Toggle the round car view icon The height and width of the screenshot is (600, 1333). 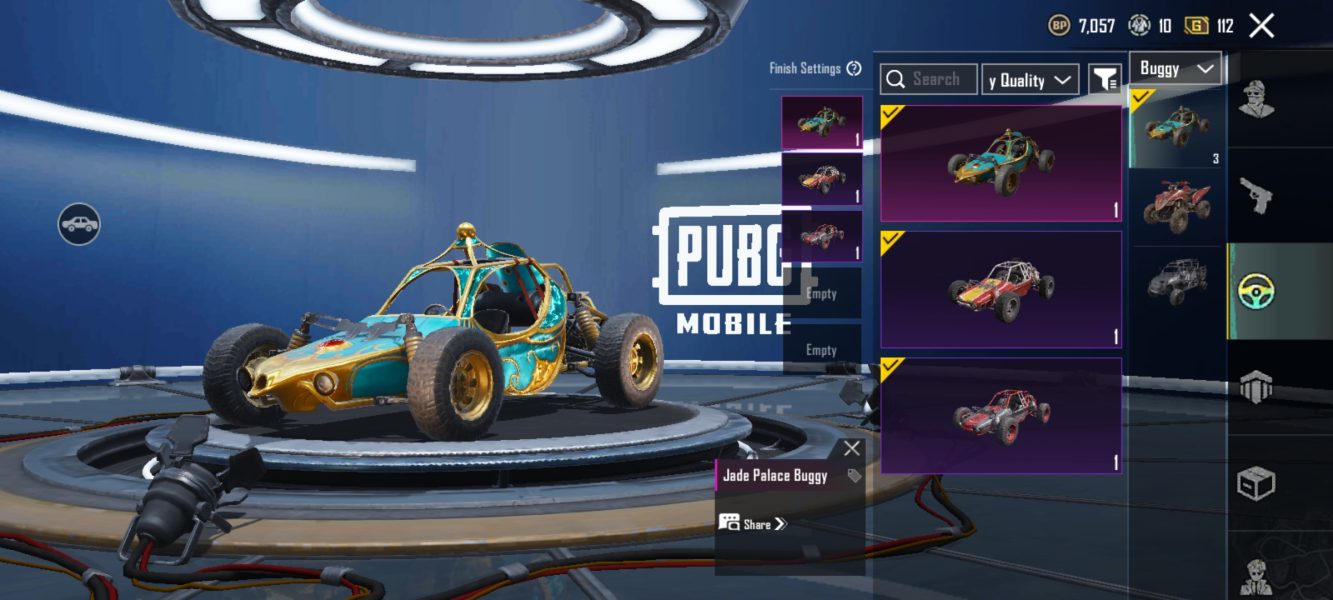click(79, 224)
